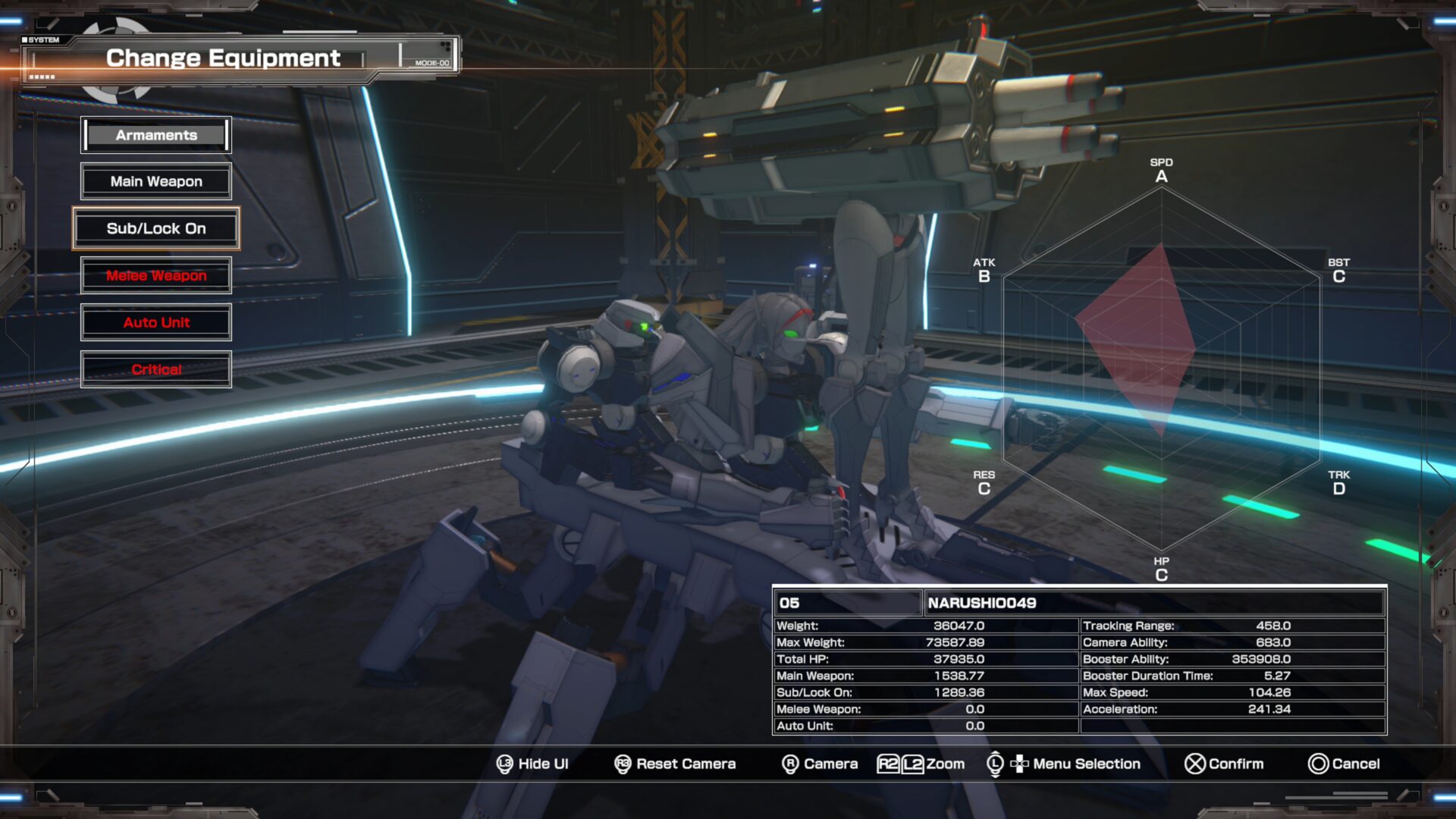Enable the Auto Unit equipment slot

point(155,322)
